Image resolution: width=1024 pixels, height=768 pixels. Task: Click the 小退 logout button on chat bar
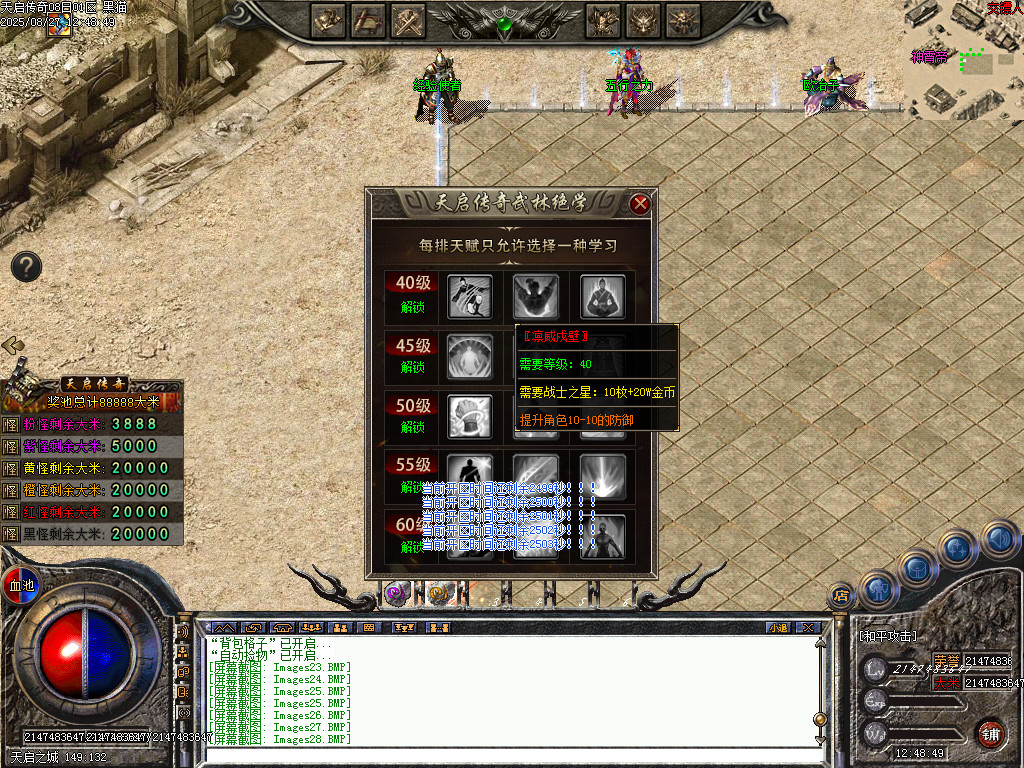point(778,627)
